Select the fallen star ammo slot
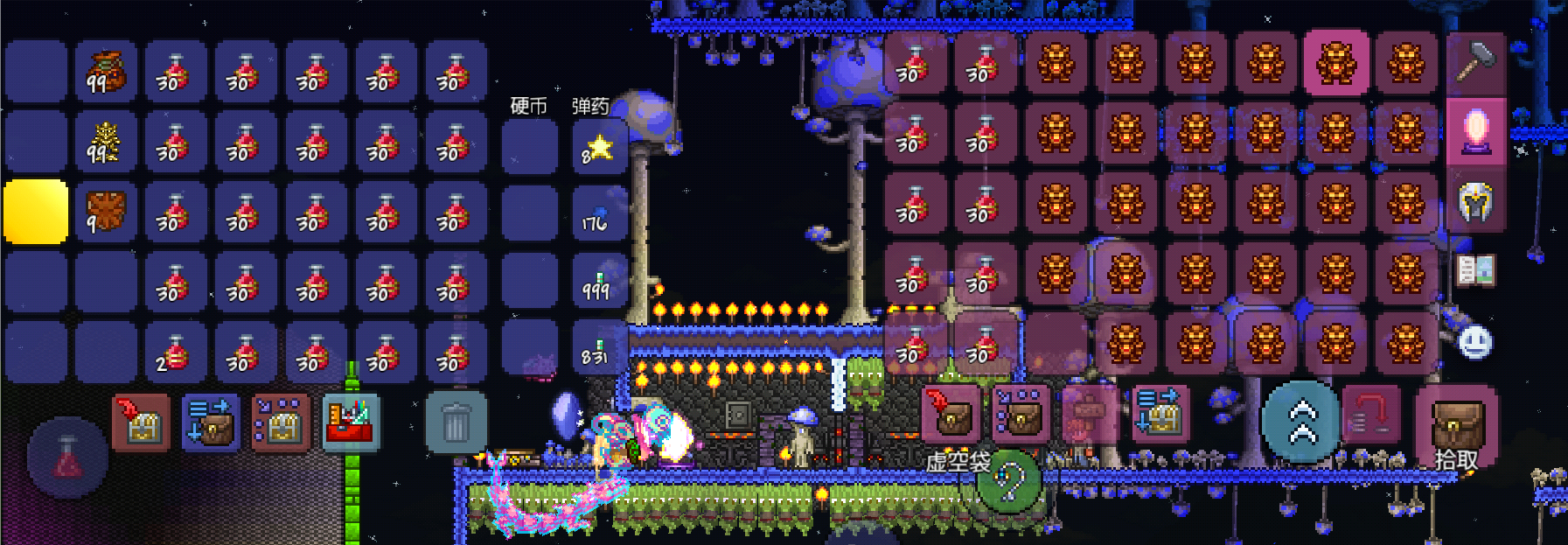The width and height of the screenshot is (1568, 545). [x=598, y=149]
